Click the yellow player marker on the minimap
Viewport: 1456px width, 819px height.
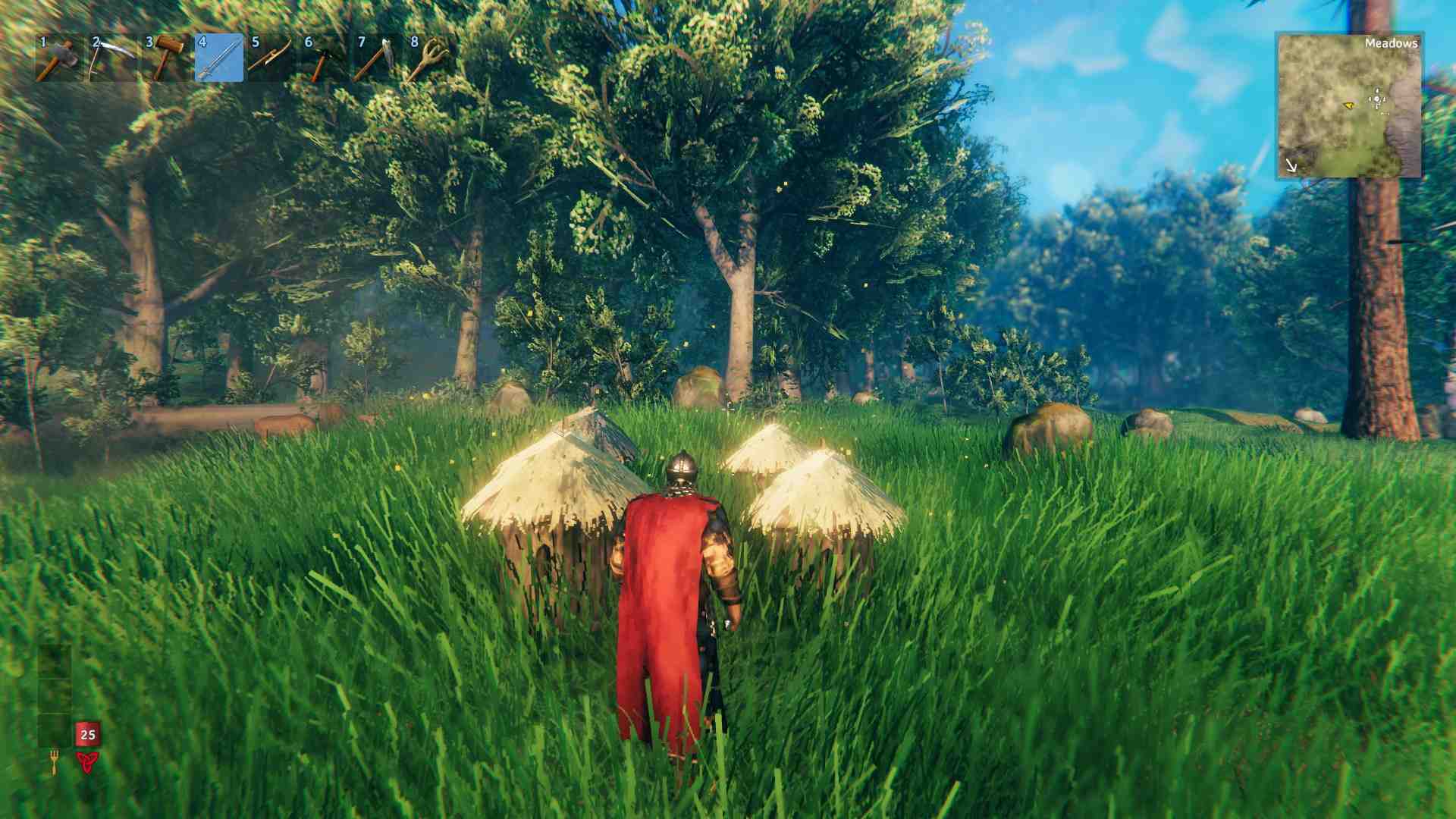click(x=1350, y=105)
